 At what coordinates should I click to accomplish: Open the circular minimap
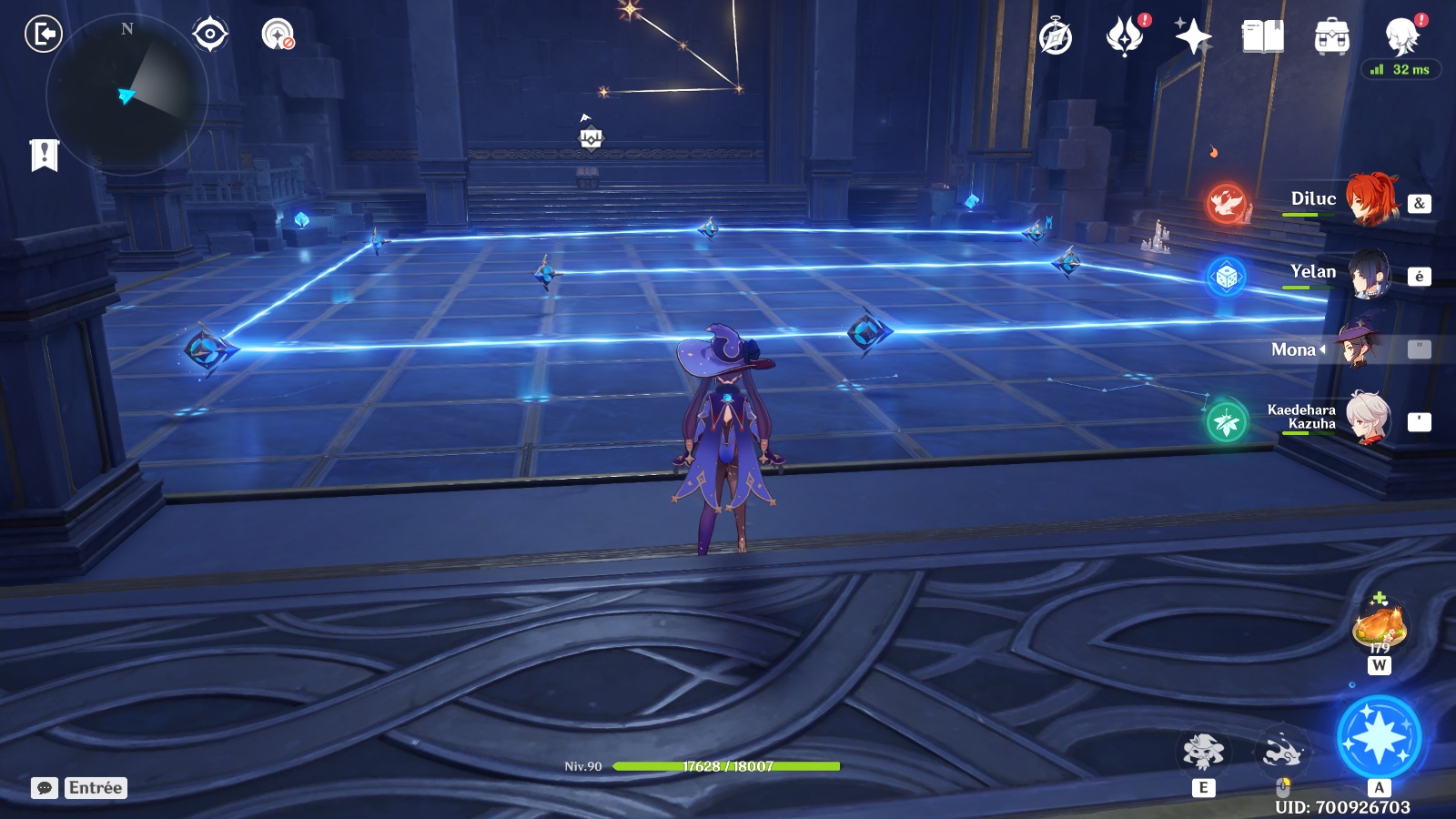(127, 94)
